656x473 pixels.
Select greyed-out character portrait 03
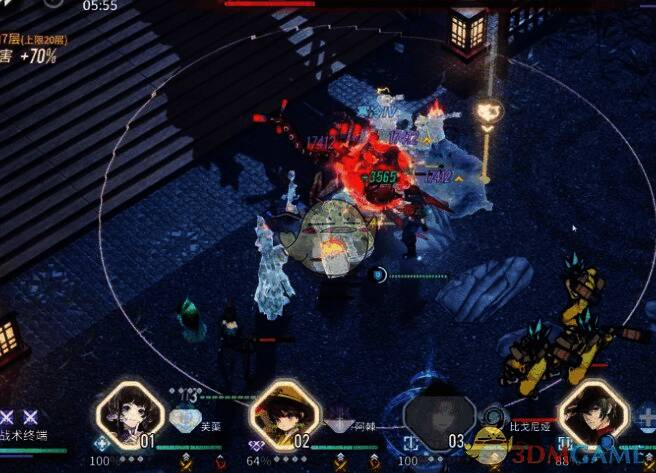tap(438, 411)
